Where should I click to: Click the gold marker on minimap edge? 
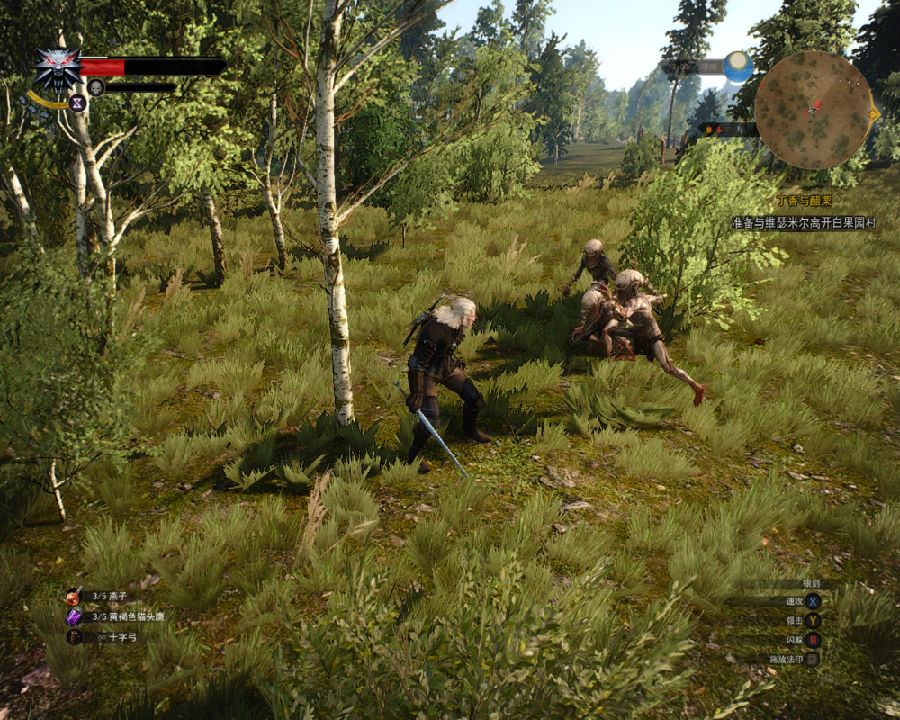874,114
